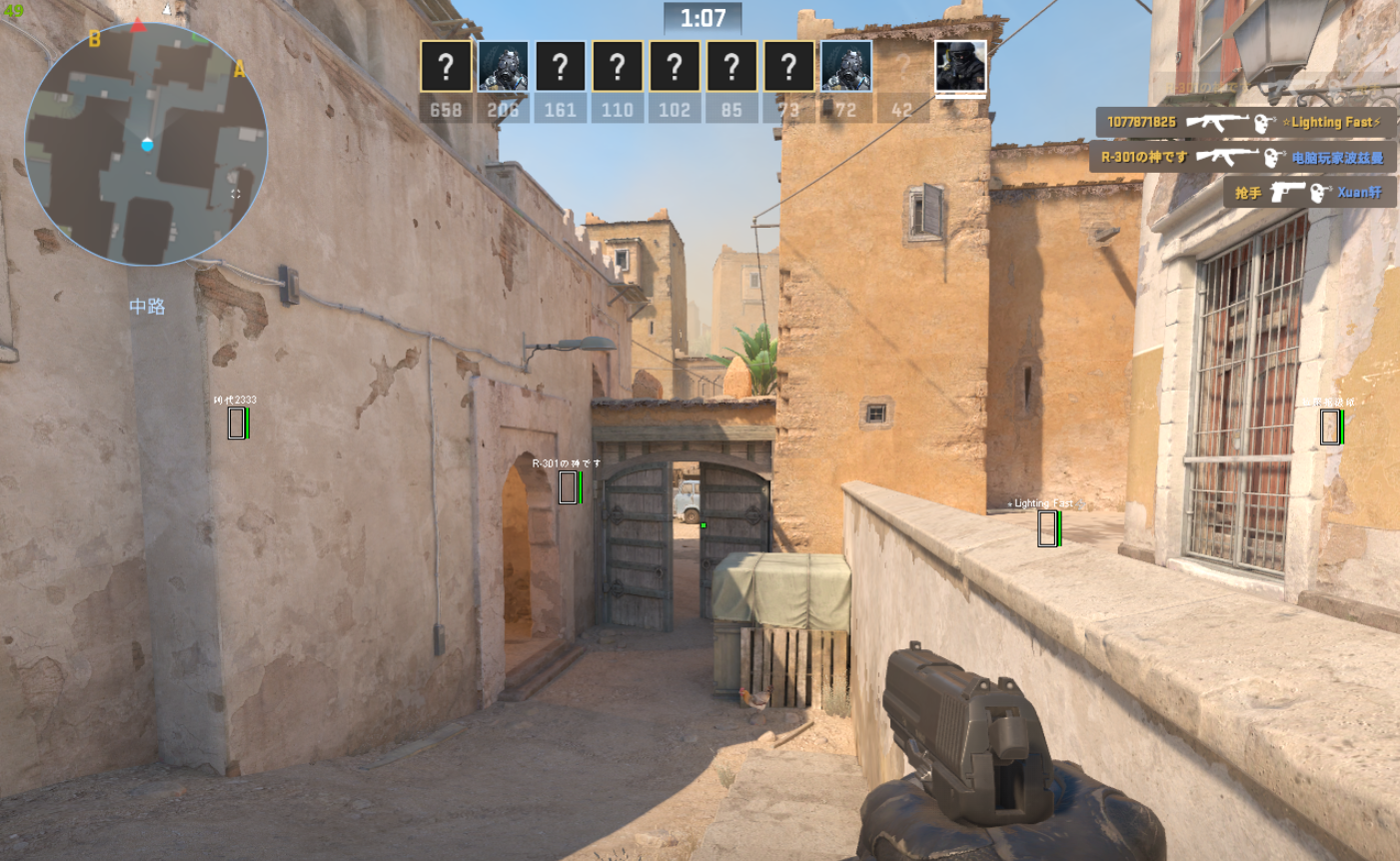The image size is (1400, 861).
Task: Select the avatar above score 73
Action: tap(788, 67)
